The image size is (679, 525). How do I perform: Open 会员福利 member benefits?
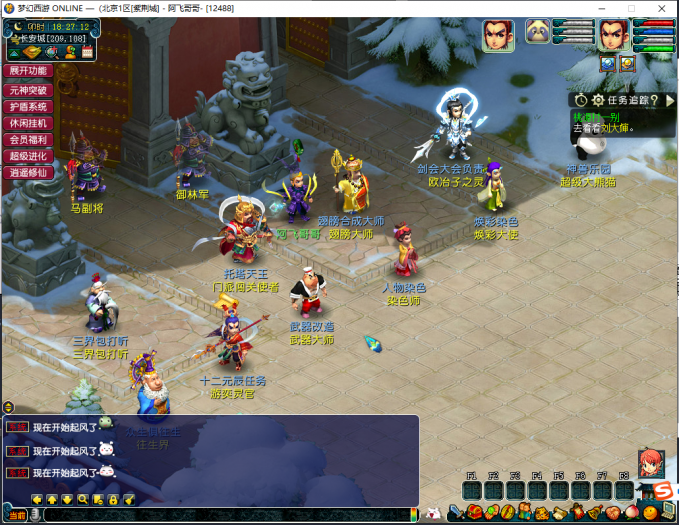tap(29, 140)
